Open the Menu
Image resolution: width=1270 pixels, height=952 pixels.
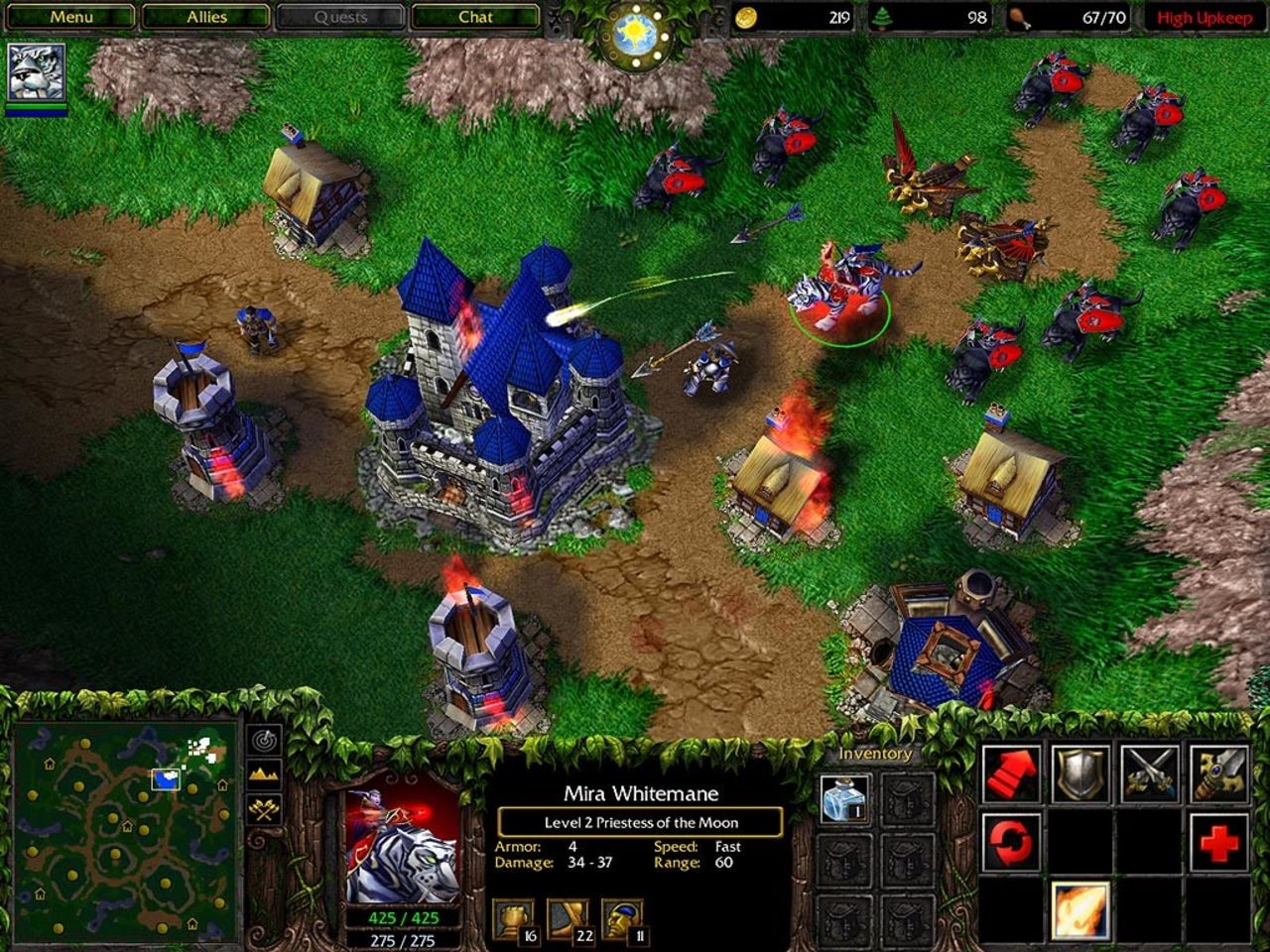pyautogui.click(x=69, y=16)
